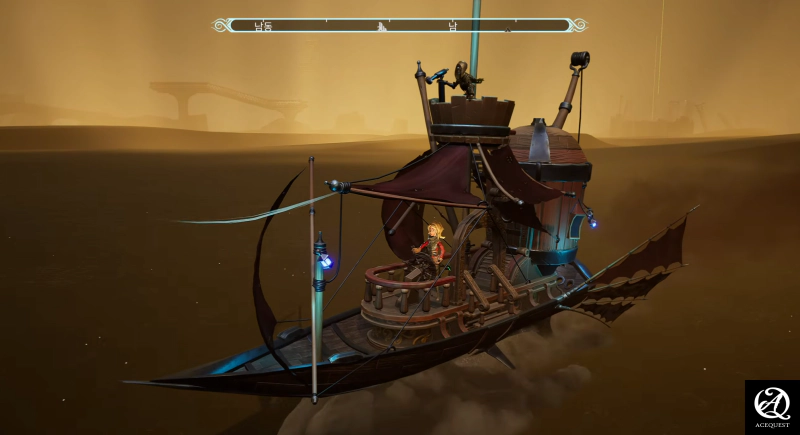This screenshot has width=800, height=435.
Task: Click the landmark marker on the compass bar
Action: point(381,27)
